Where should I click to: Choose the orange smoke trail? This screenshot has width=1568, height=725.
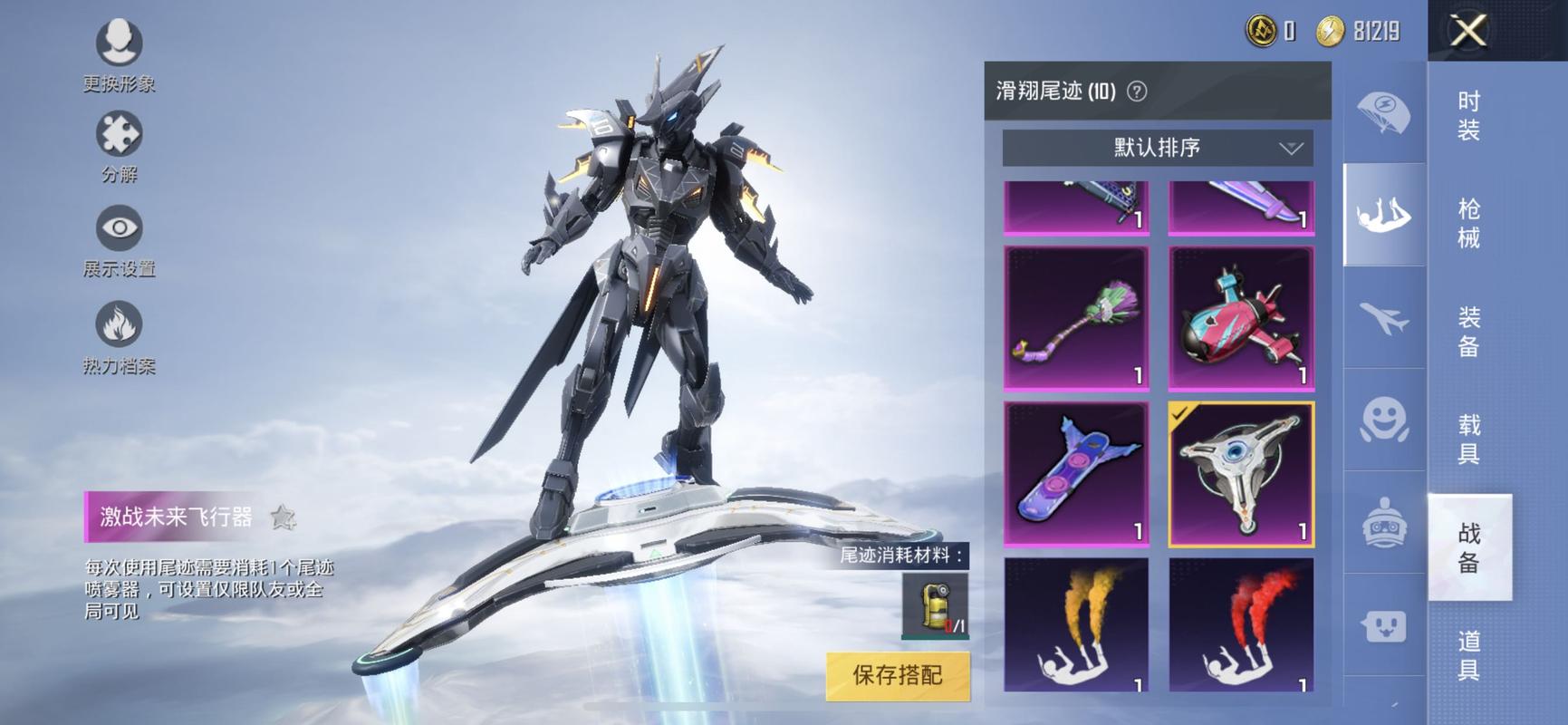click(x=1076, y=623)
